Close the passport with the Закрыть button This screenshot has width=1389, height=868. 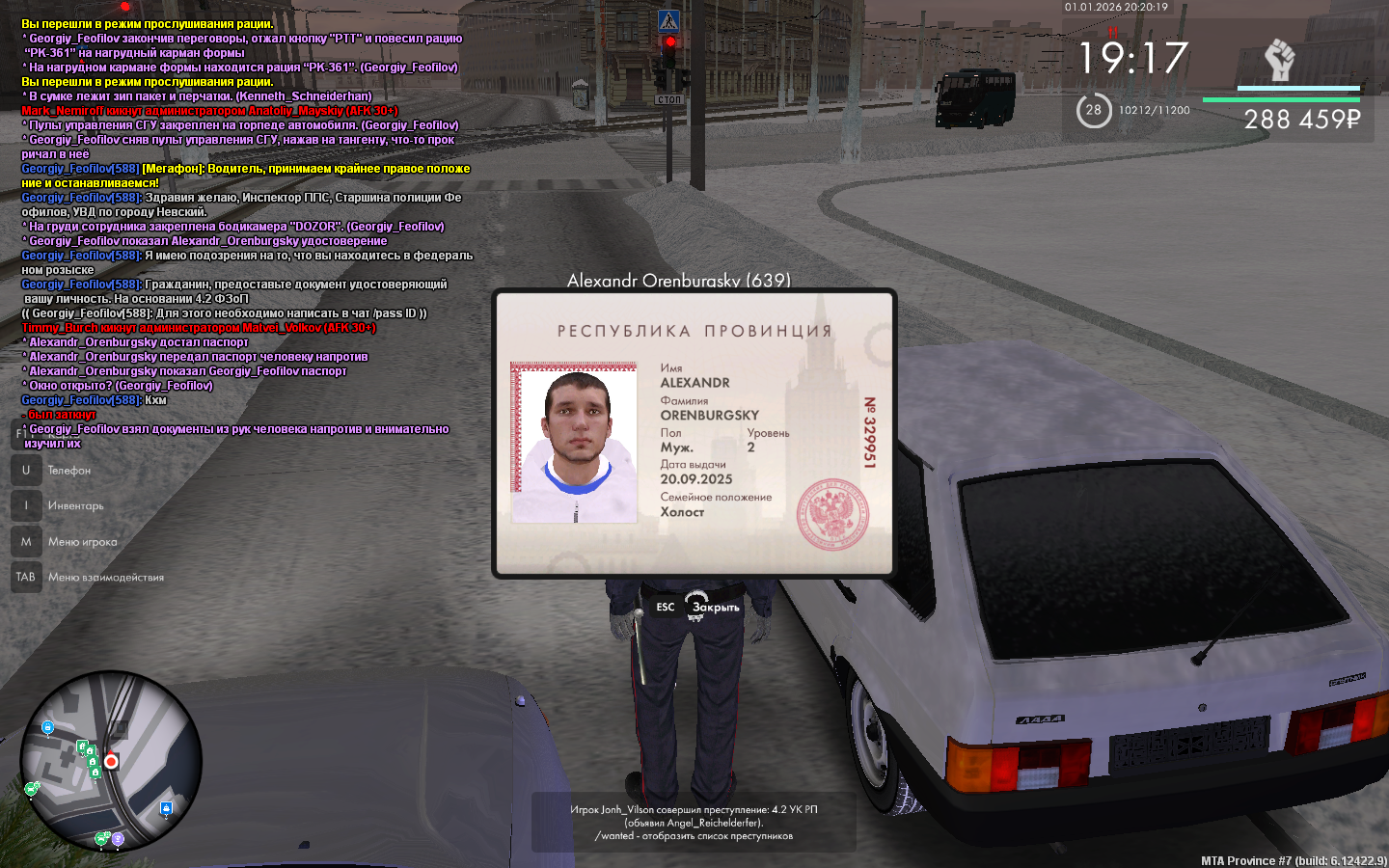pos(715,608)
